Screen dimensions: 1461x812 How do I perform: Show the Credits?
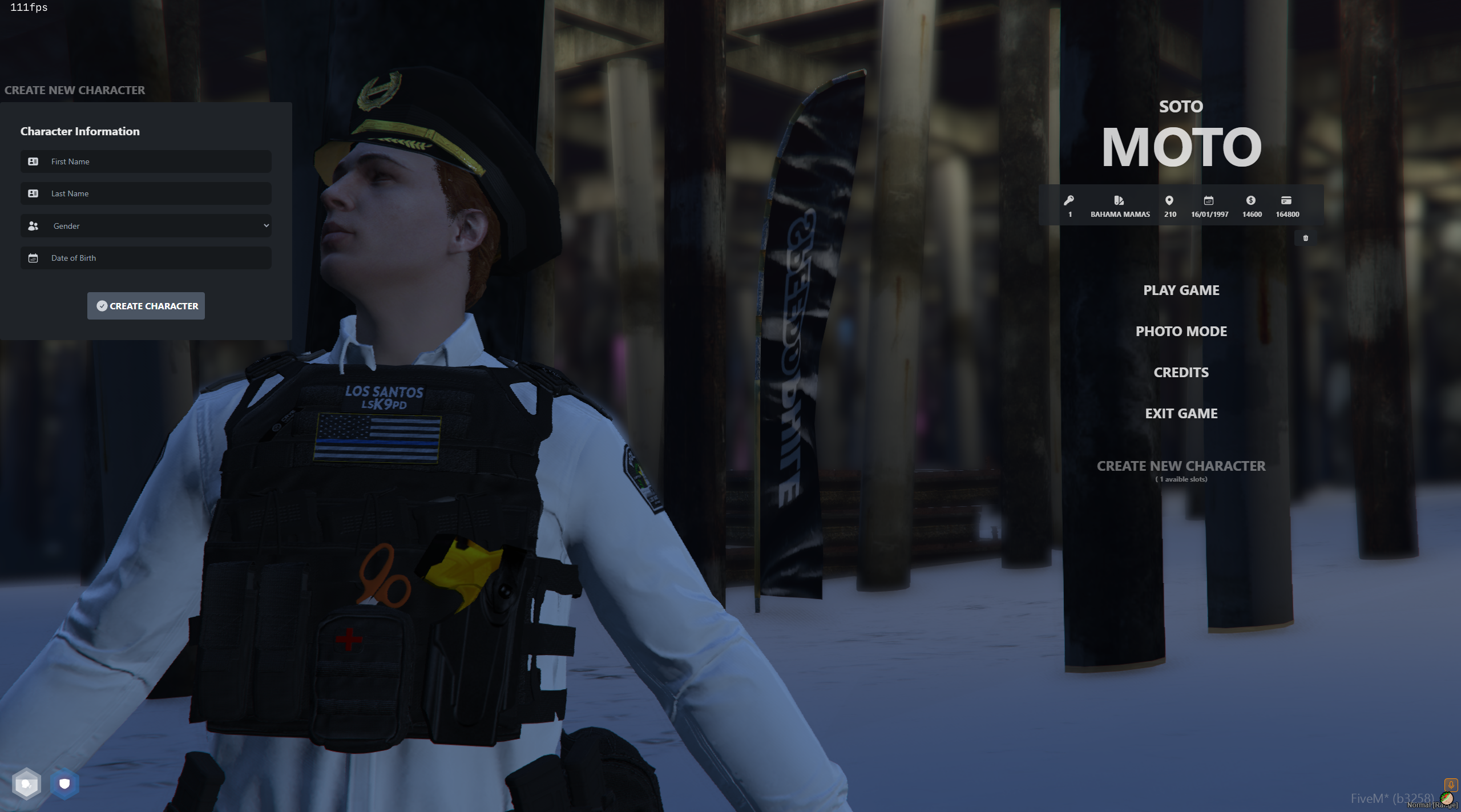pyautogui.click(x=1181, y=373)
